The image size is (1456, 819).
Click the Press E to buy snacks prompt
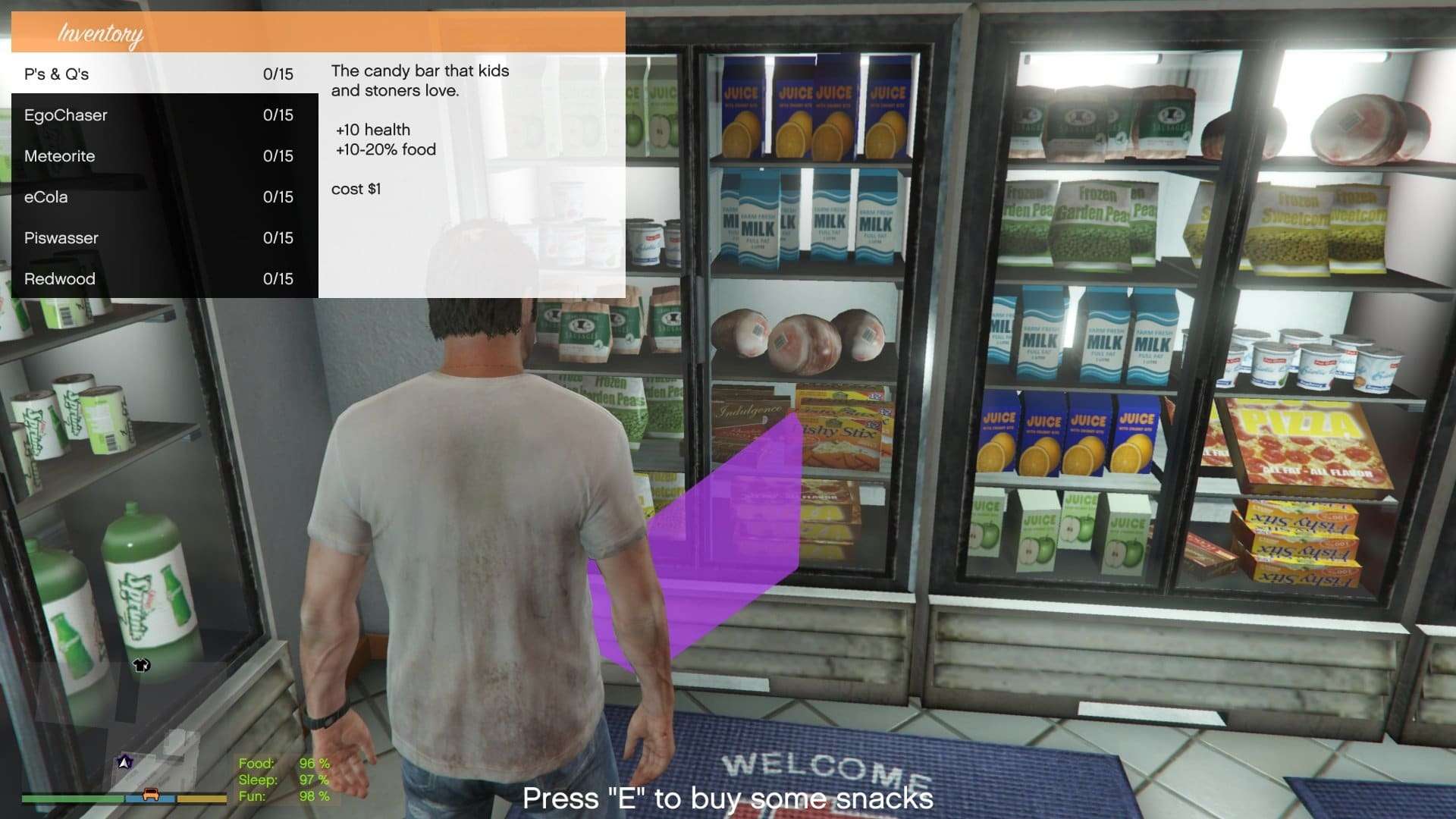pyautogui.click(x=726, y=797)
